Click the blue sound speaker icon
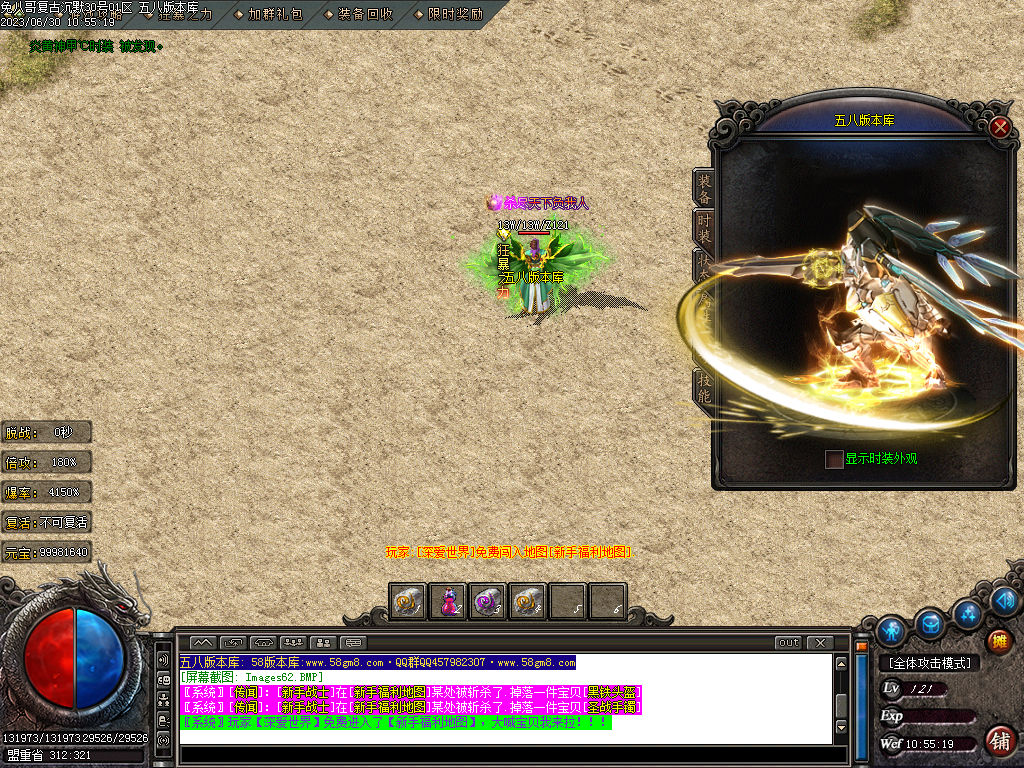The image size is (1024, 768). pos(1005,600)
